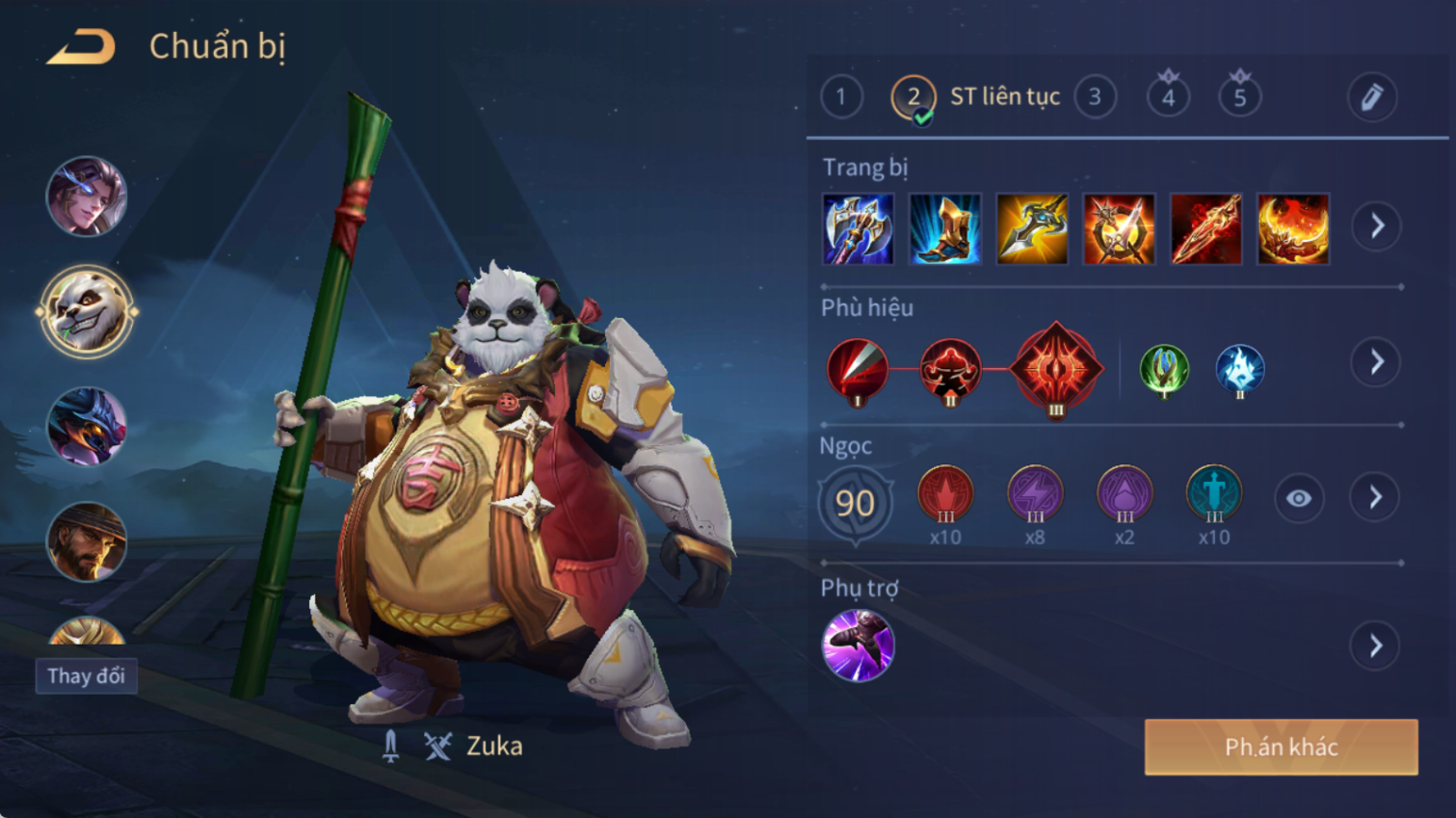Switch to build preset 3
The width and height of the screenshot is (1456, 818).
(1095, 96)
